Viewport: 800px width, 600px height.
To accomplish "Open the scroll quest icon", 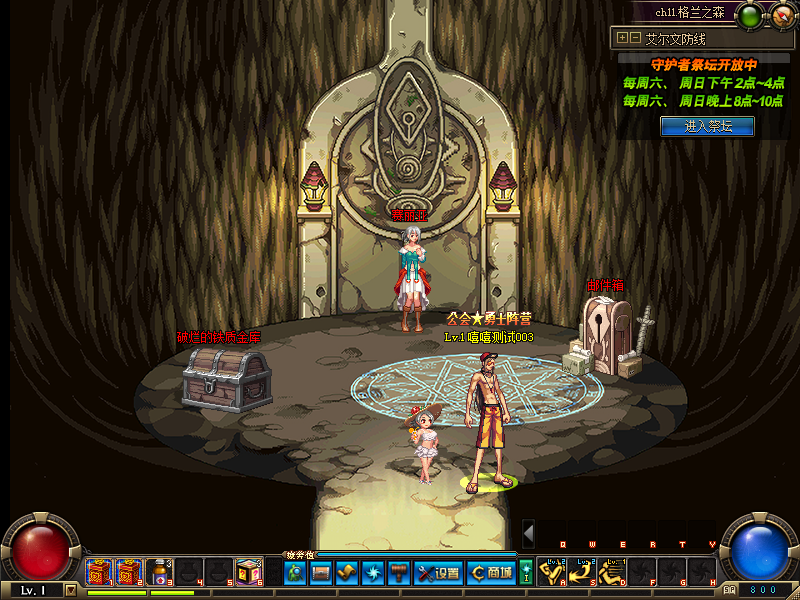I will pos(347,573).
